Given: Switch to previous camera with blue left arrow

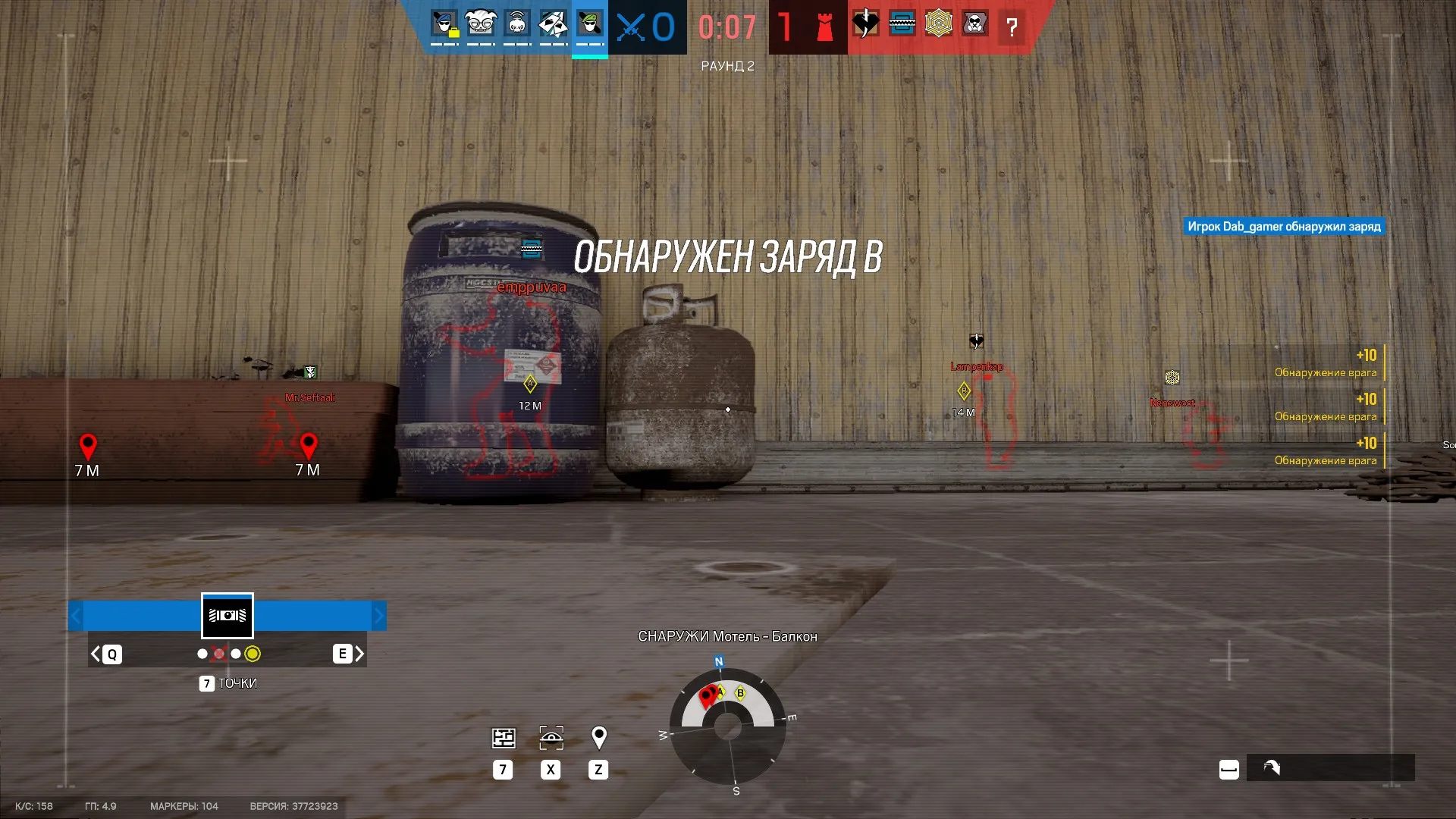Looking at the screenshot, I should (x=76, y=616).
